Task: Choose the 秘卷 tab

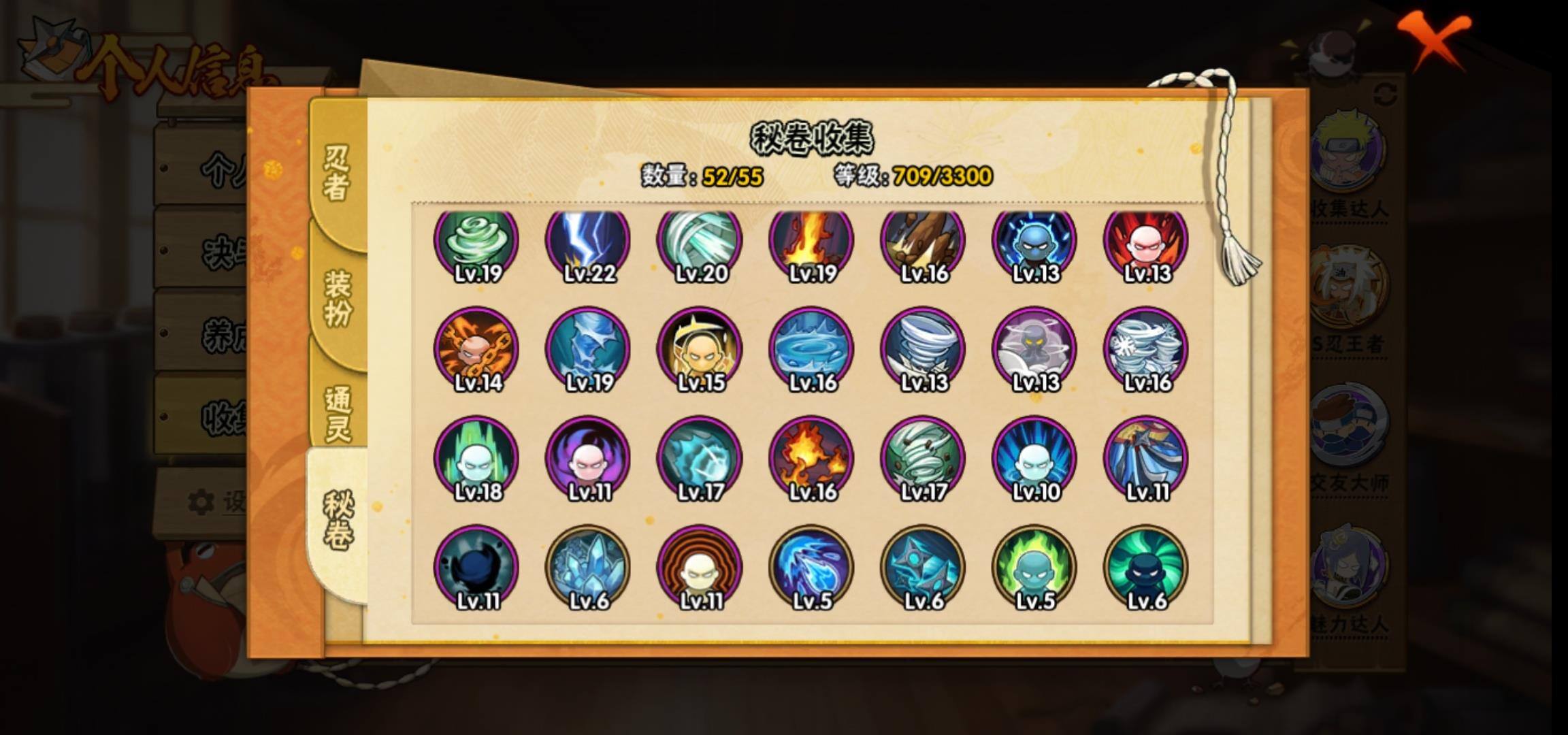Action: (338, 520)
